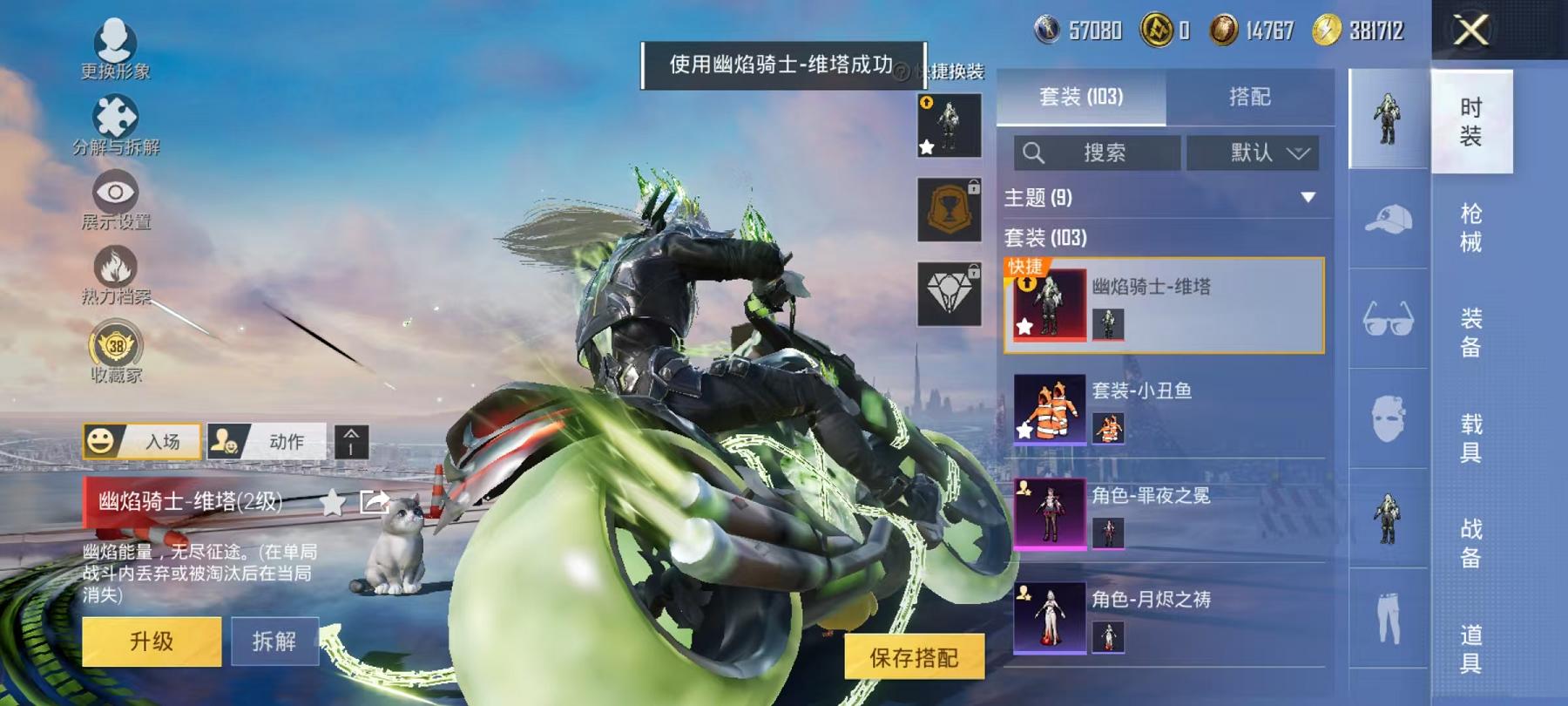This screenshot has width=1568, height=706.
Task: Open the 收藏家 level 38 collector badge
Action: [116, 347]
